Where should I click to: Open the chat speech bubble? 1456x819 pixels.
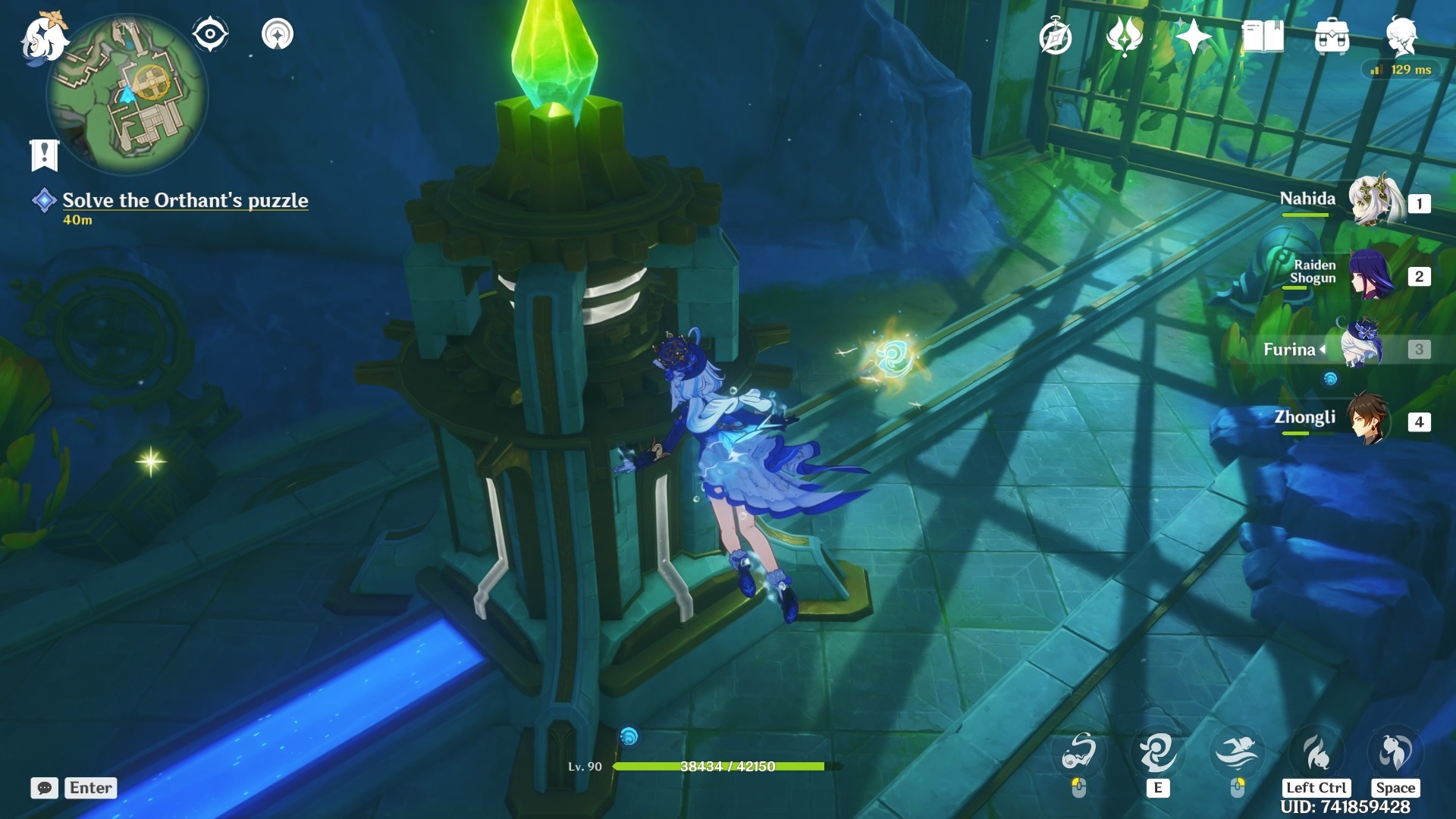tap(45, 788)
